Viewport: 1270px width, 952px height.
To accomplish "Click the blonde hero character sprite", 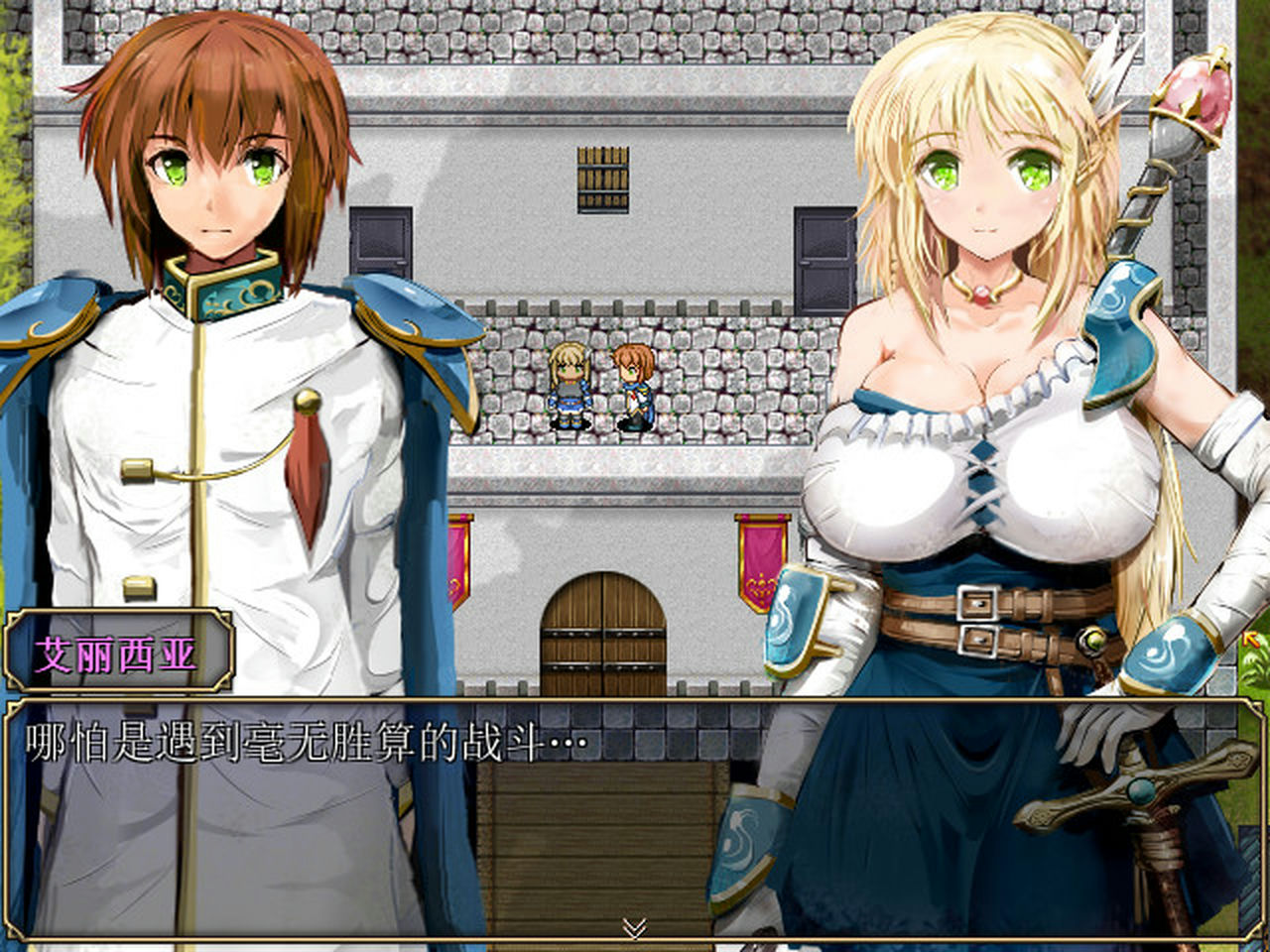I will (x=569, y=387).
